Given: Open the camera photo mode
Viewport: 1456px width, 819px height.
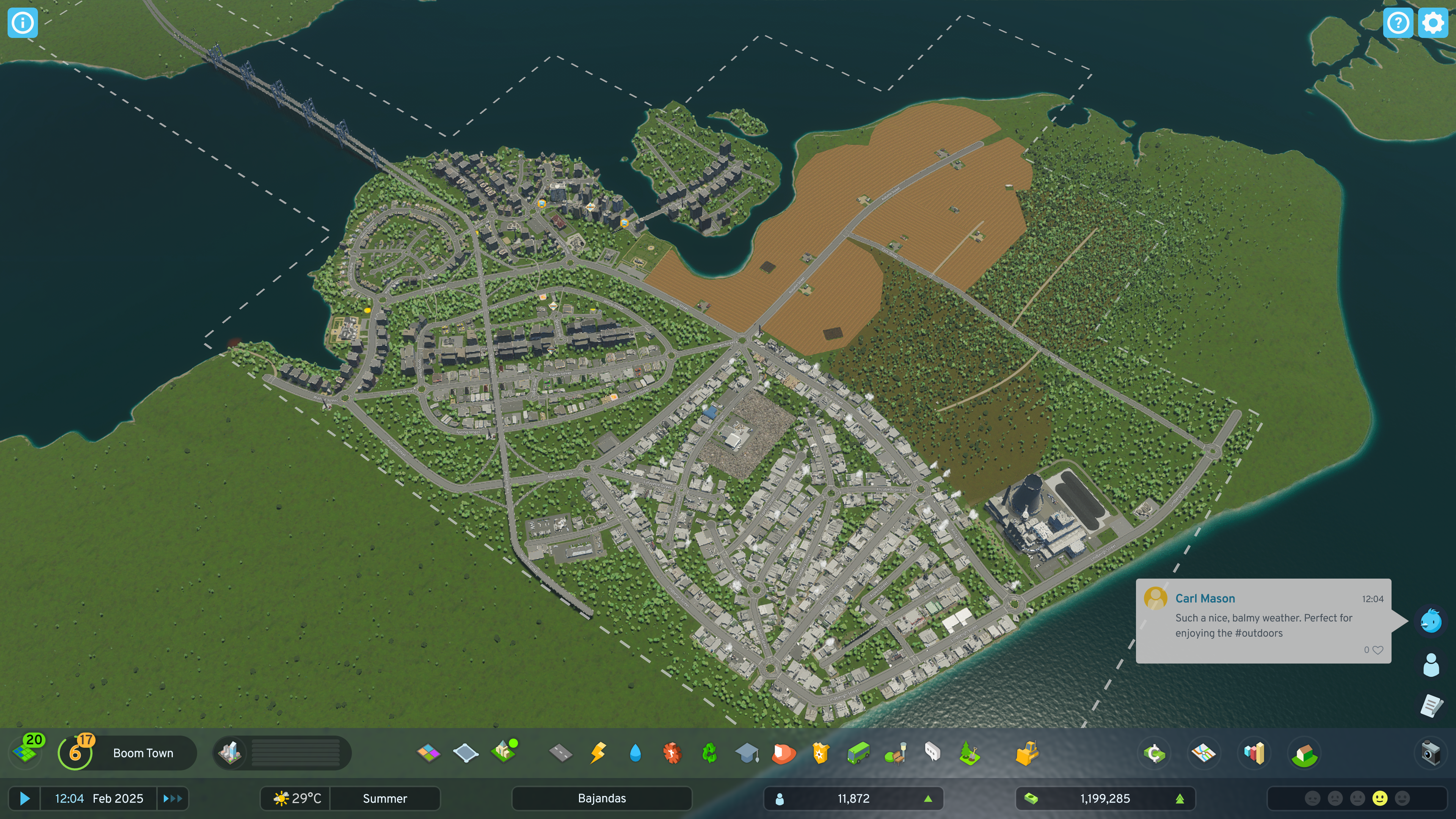Looking at the screenshot, I should point(1431,753).
